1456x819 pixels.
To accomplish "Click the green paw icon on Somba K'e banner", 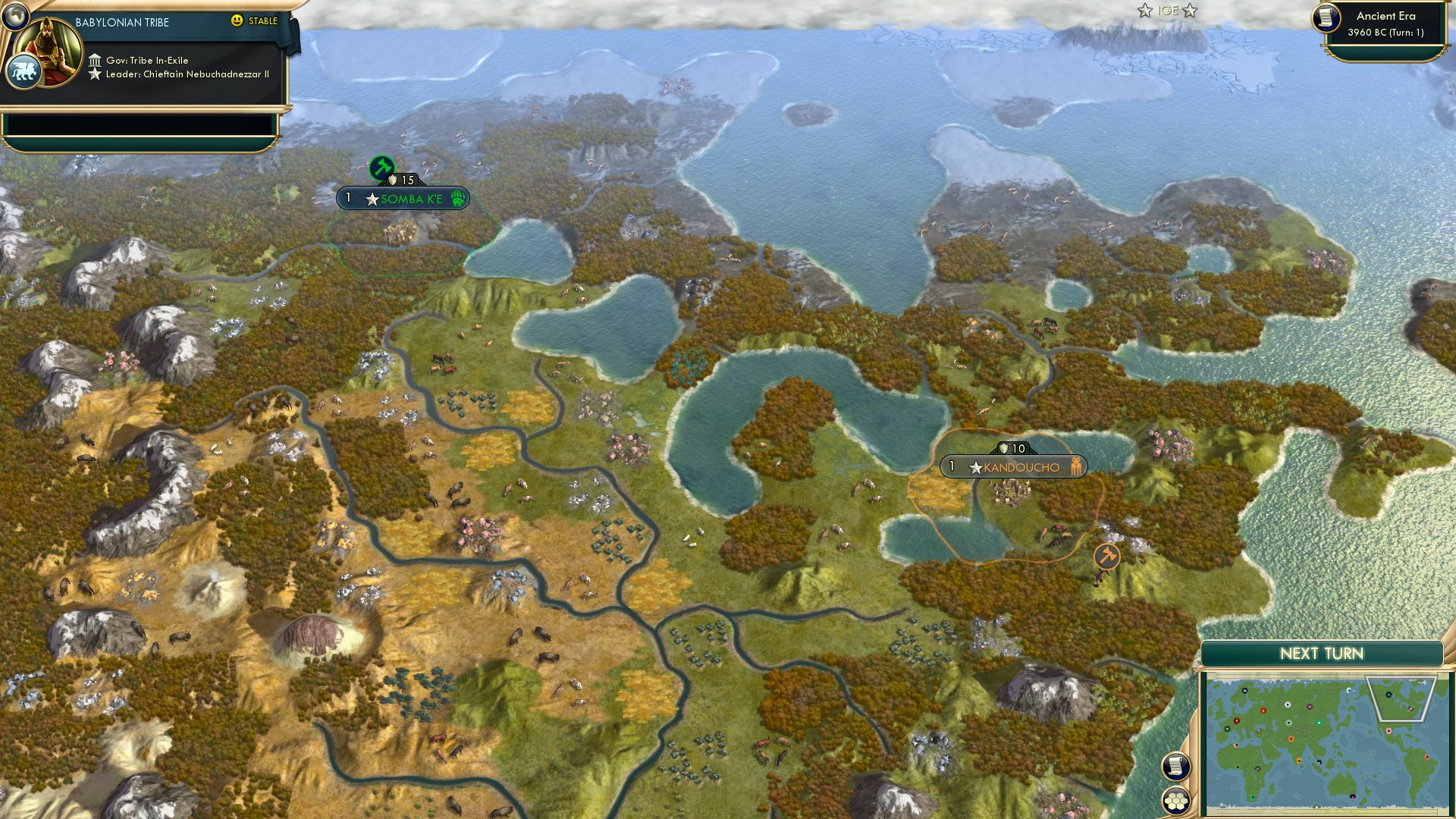I will tap(458, 199).
